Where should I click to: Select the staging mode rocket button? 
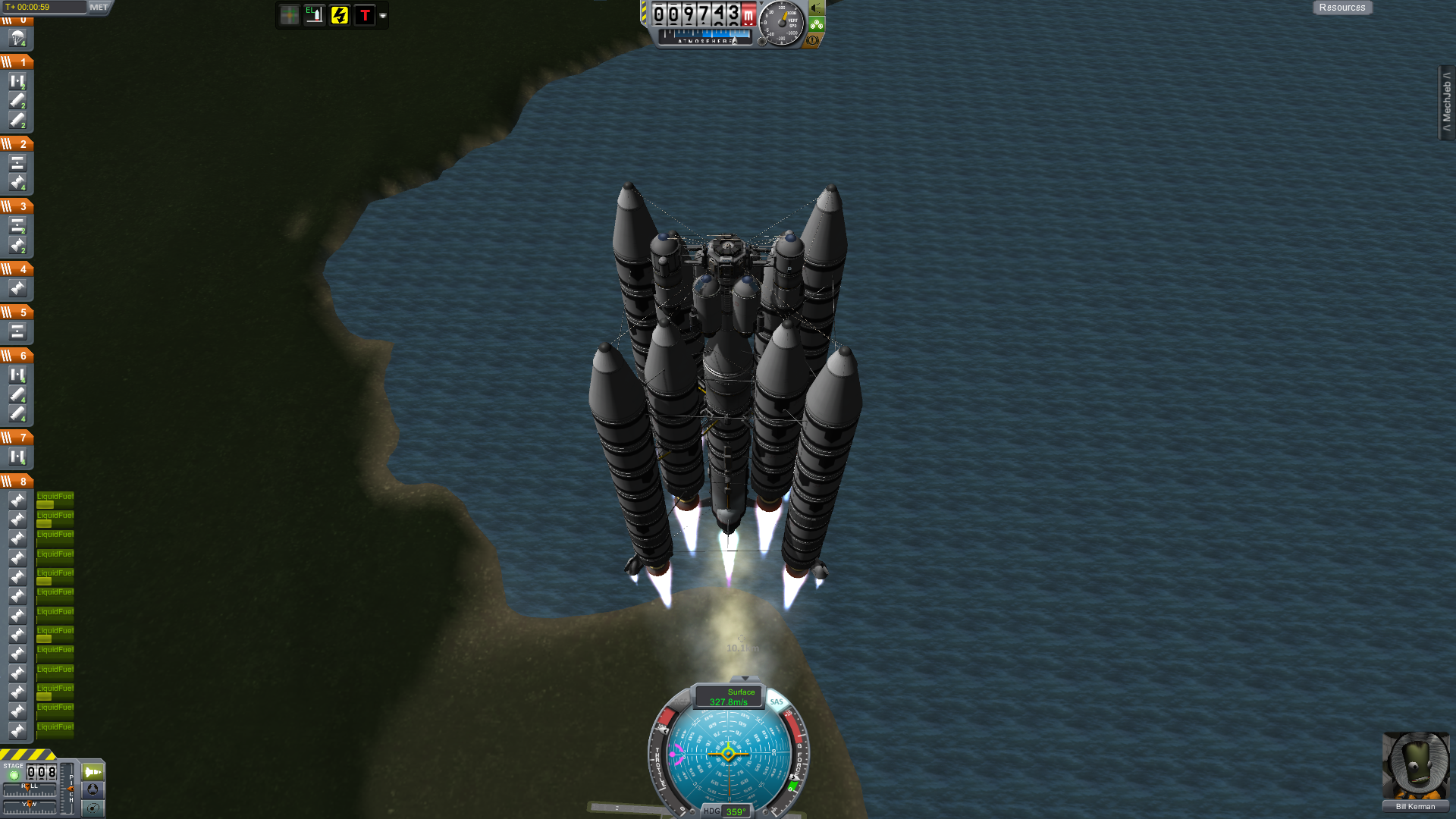[x=93, y=772]
